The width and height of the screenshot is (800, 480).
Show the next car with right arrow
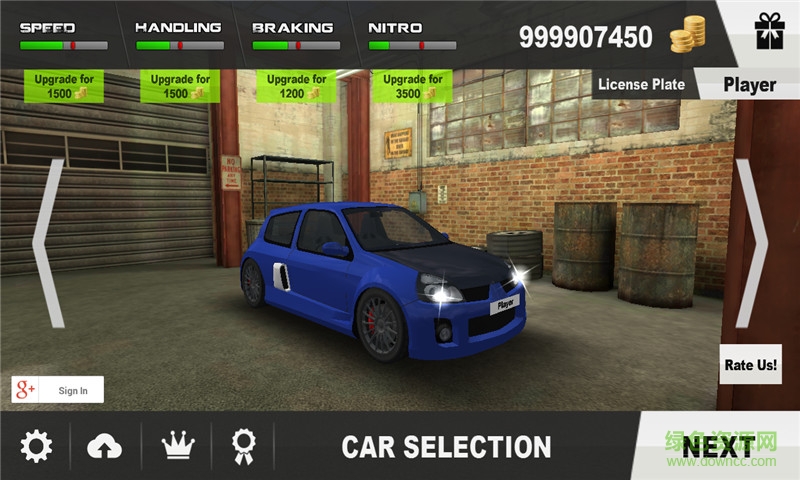coord(752,243)
